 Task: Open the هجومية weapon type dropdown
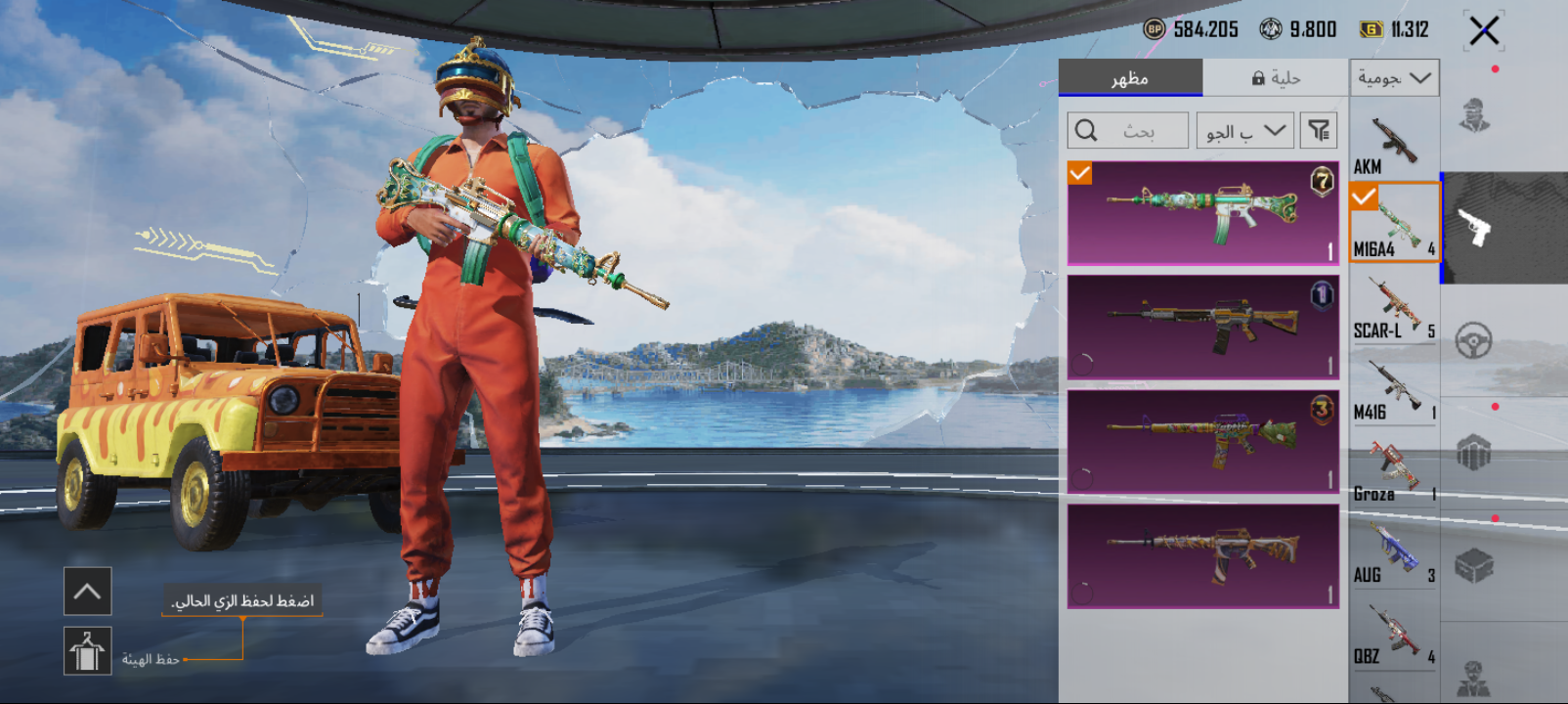click(1394, 78)
